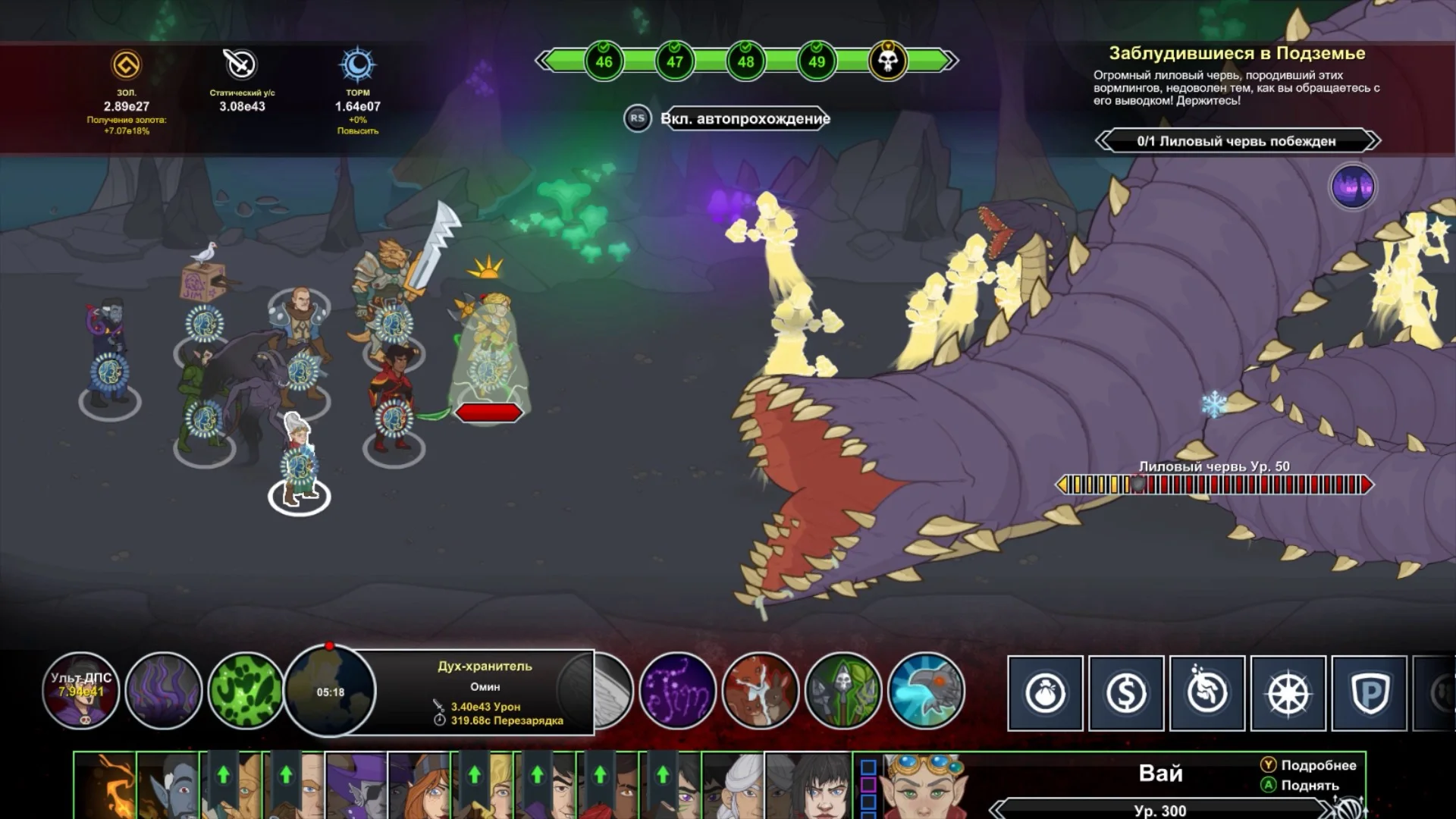Open the Torm favor icon

coord(357,65)
